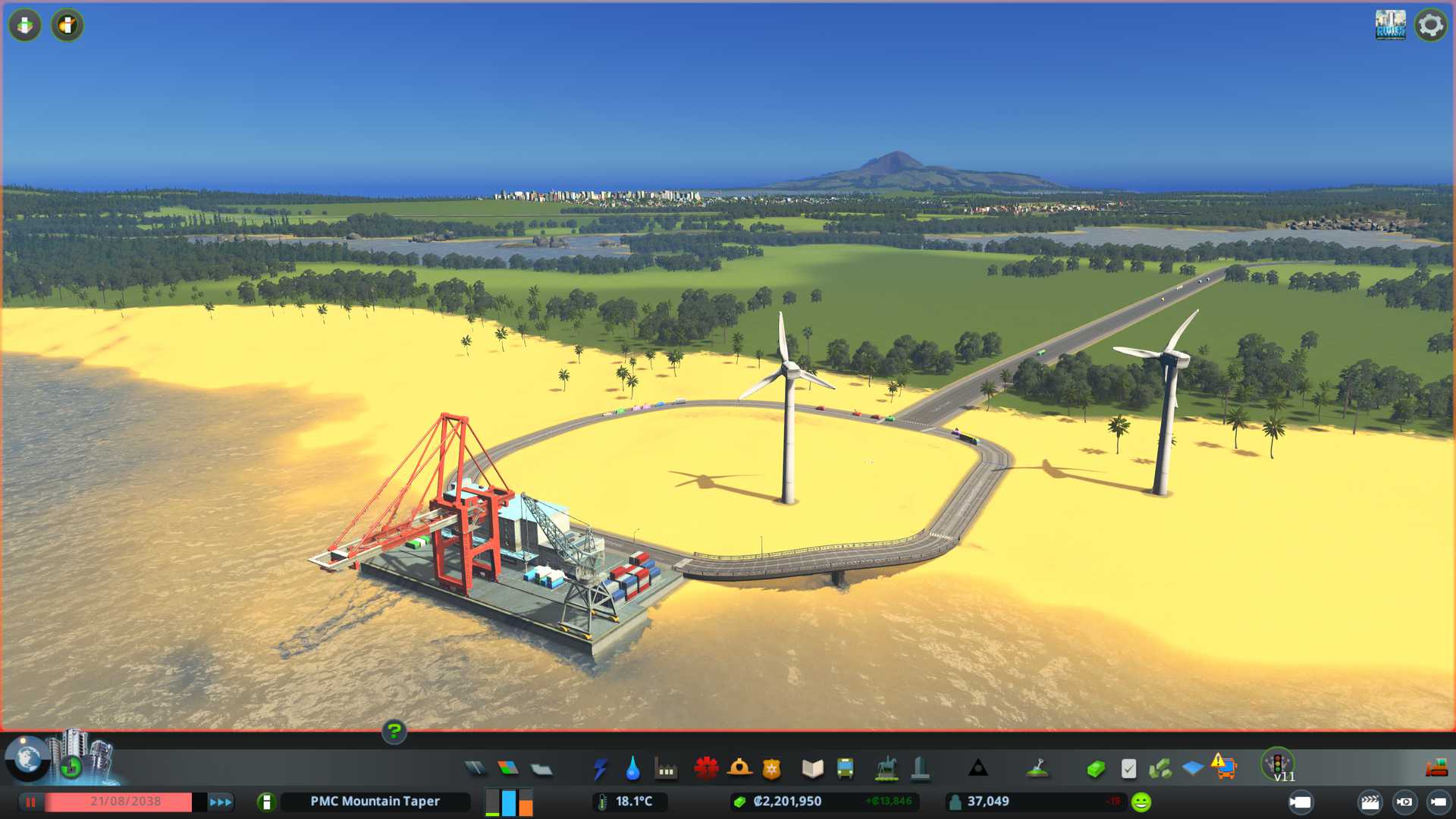This screenshot has width=1456, height=819.
Task: Open the Fire Department helmet menu
Action: [739, 769]
